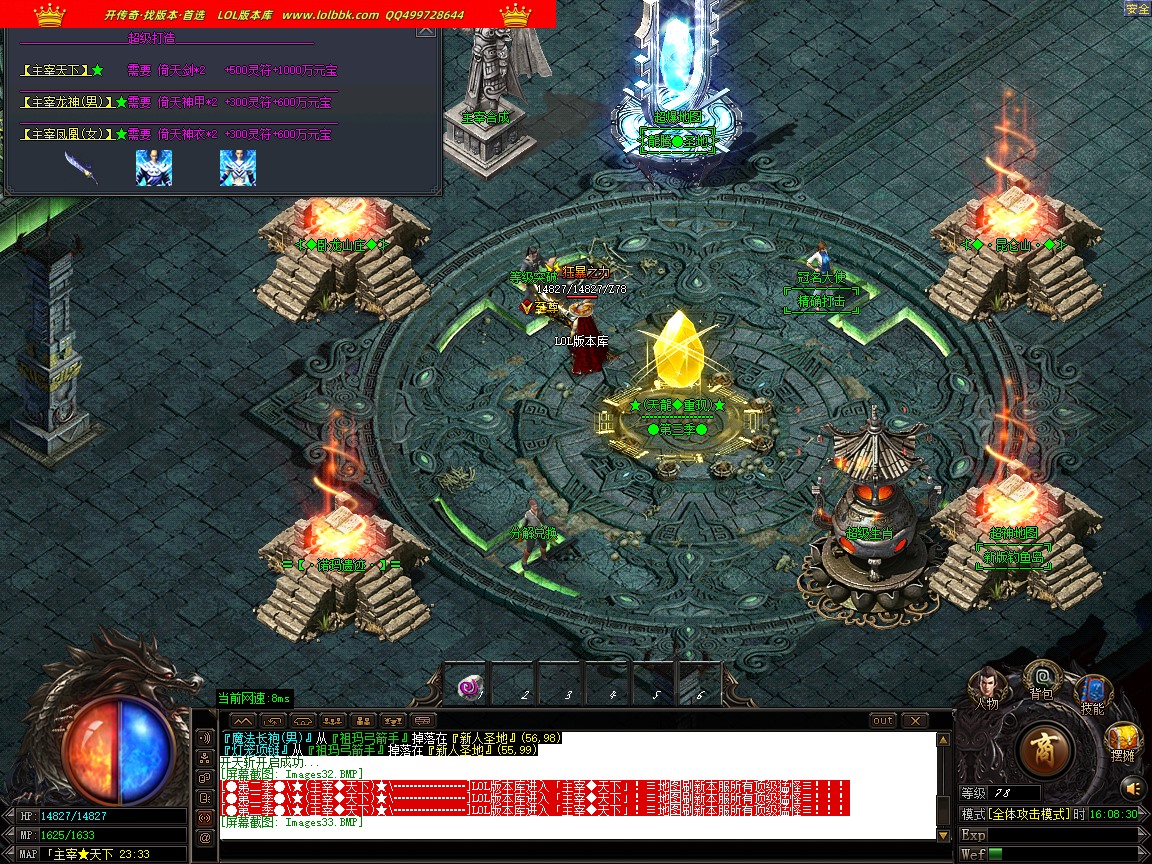Open the 人物 character panel
1152x864 pixels.
click(x=987, y=687)
